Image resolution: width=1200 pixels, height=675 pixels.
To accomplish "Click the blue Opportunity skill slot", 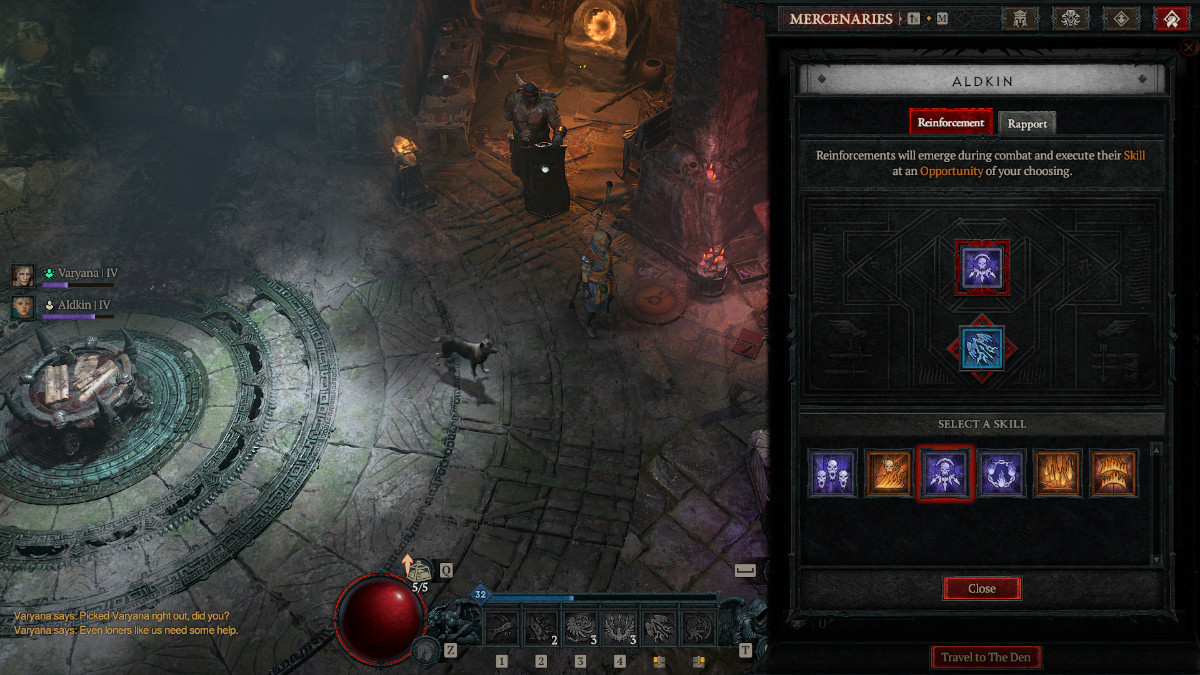I will [981, 348].
